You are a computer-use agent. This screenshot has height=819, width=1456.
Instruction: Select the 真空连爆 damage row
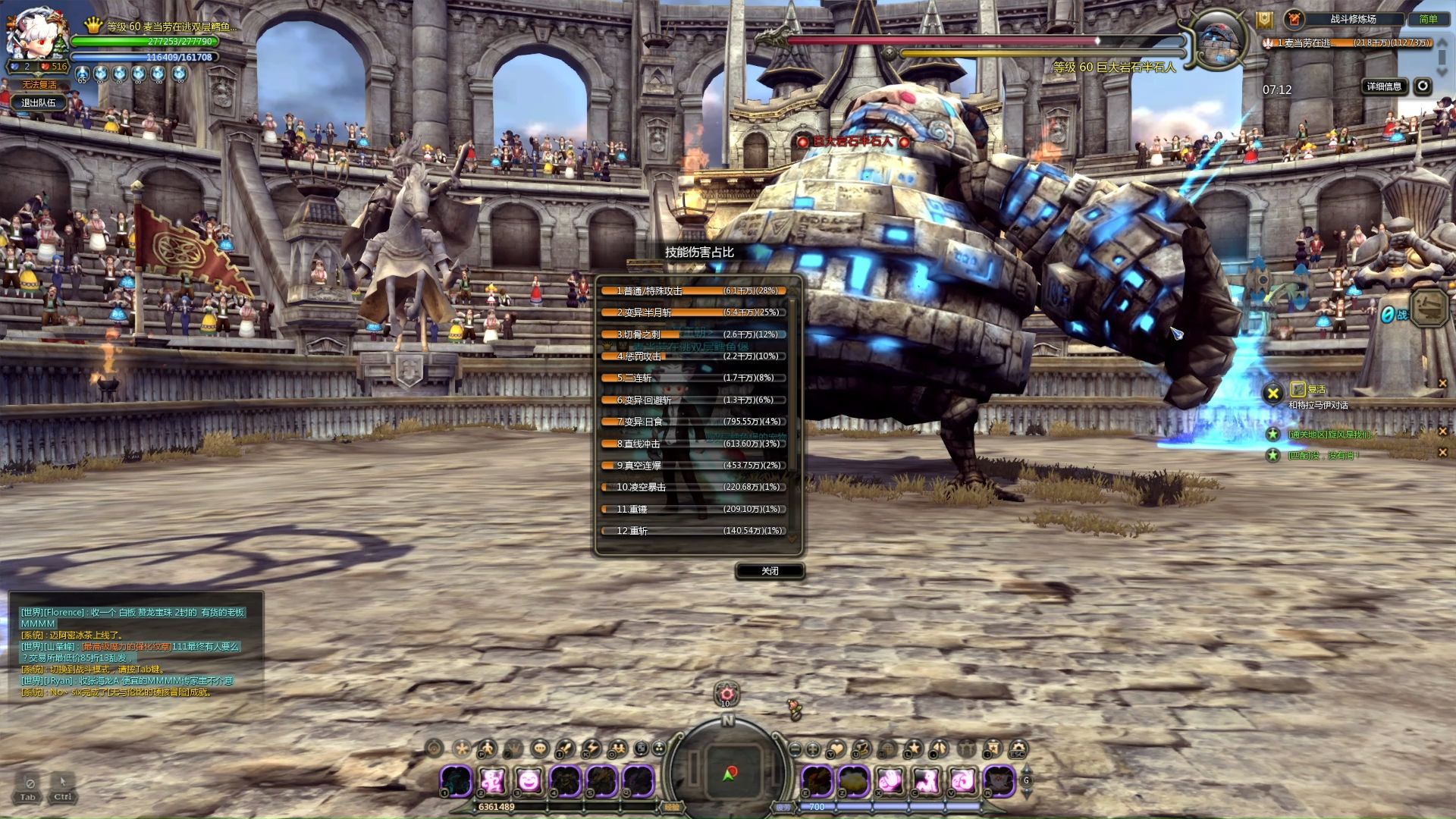click(x=694, y=466)
